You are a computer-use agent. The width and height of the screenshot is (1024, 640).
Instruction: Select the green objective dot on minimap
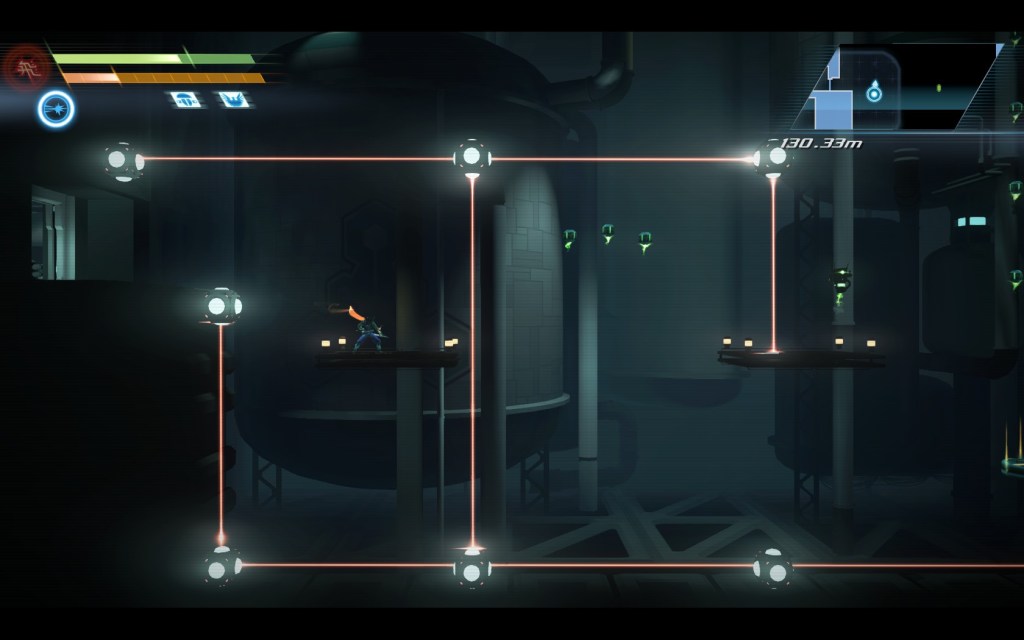938,88
